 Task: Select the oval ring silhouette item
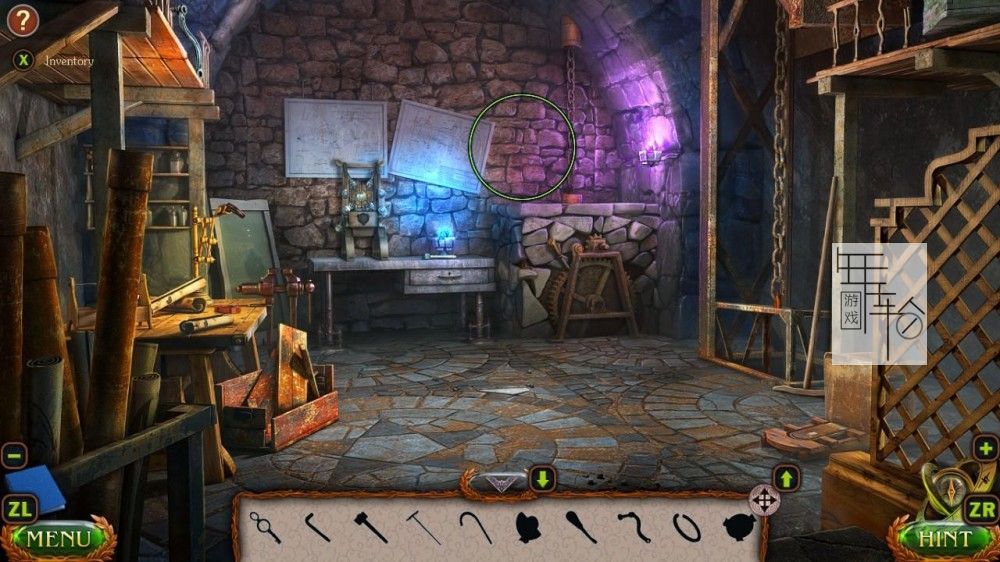(x=686, y=526)
